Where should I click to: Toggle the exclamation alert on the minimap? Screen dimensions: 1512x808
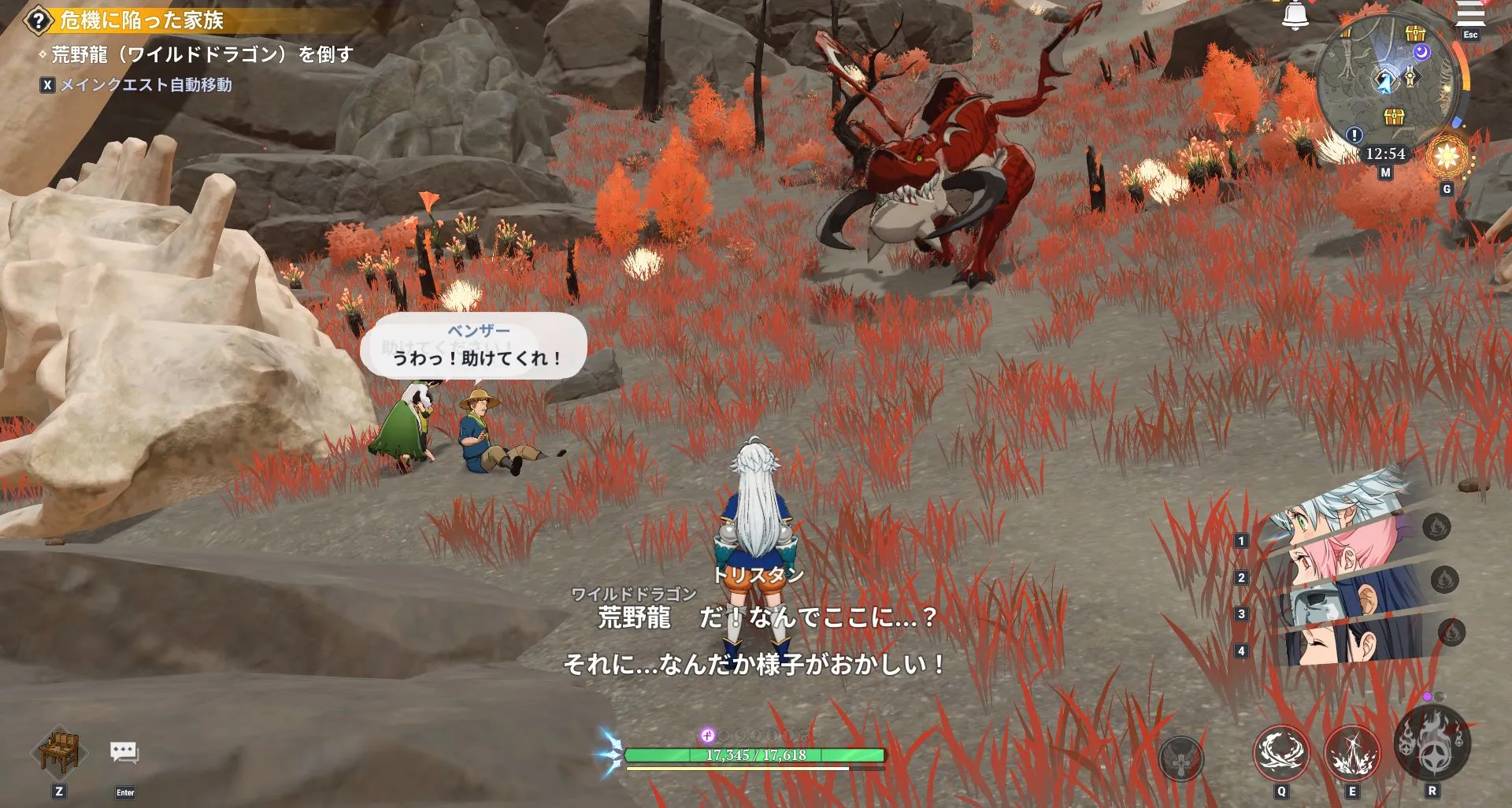(x=1353, y=136)
